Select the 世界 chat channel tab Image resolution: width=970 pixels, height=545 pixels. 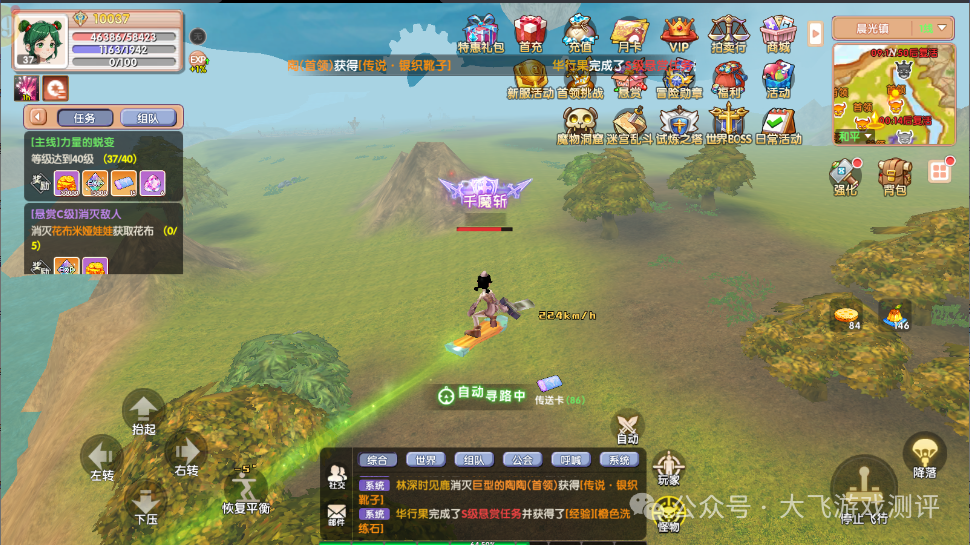pos(426,460)
